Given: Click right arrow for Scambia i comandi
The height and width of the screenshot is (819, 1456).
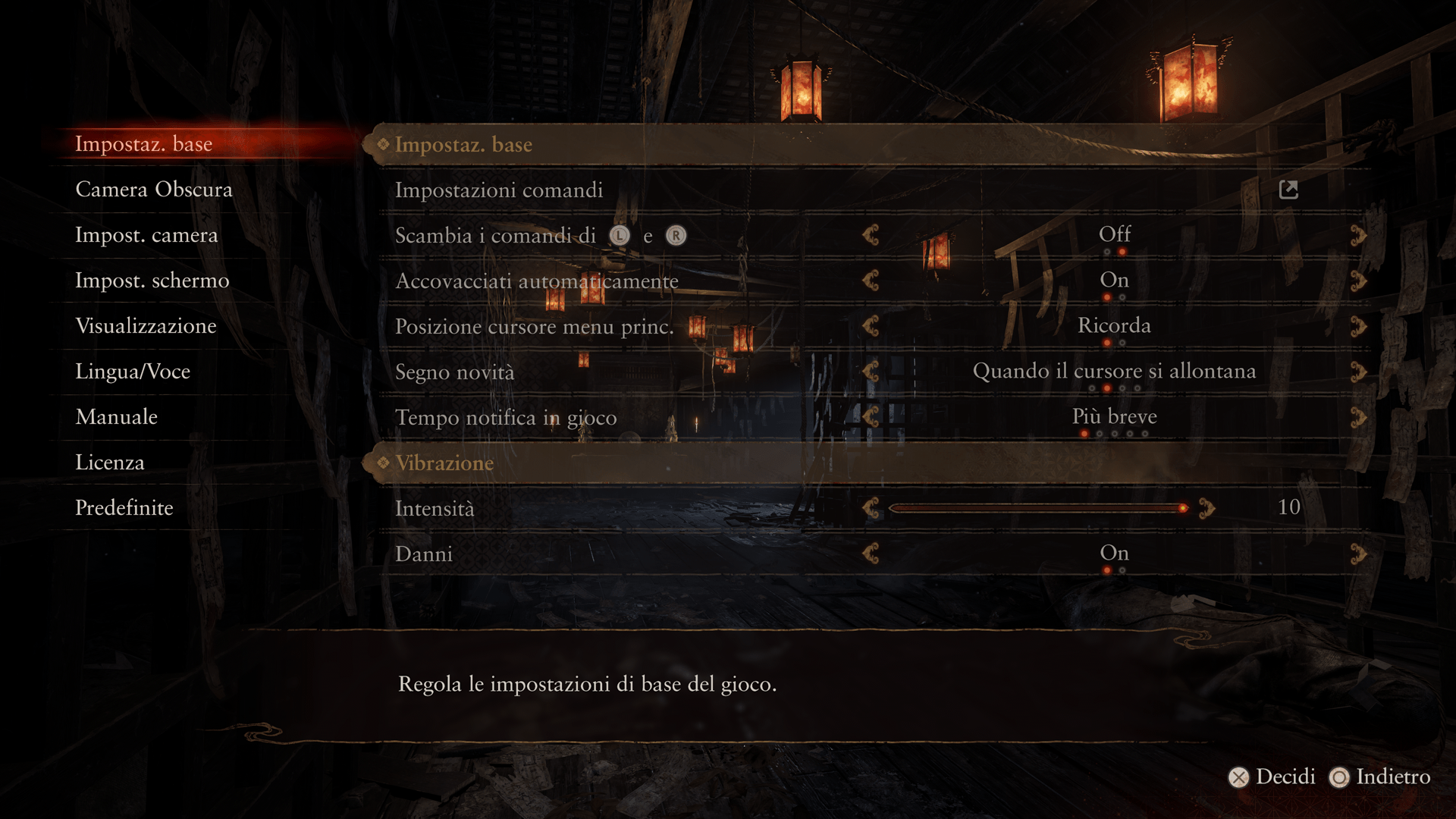Looking at the screenshot, I should [1358, 236].
